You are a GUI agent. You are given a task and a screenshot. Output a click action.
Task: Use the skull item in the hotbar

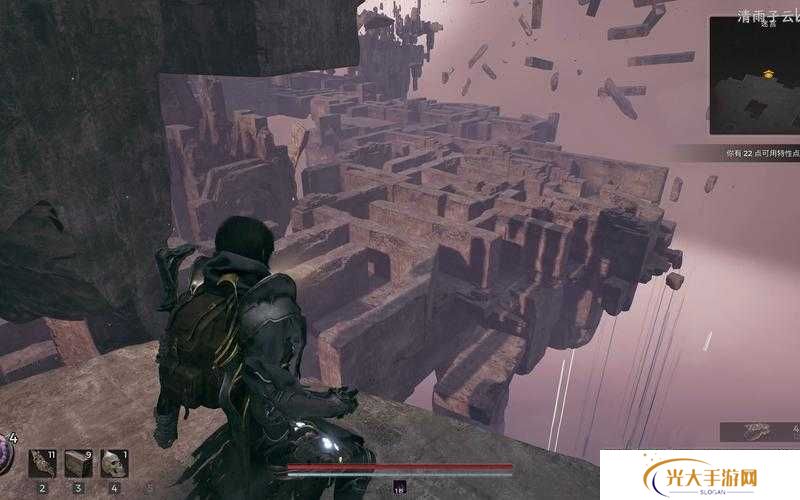point(114,463)
